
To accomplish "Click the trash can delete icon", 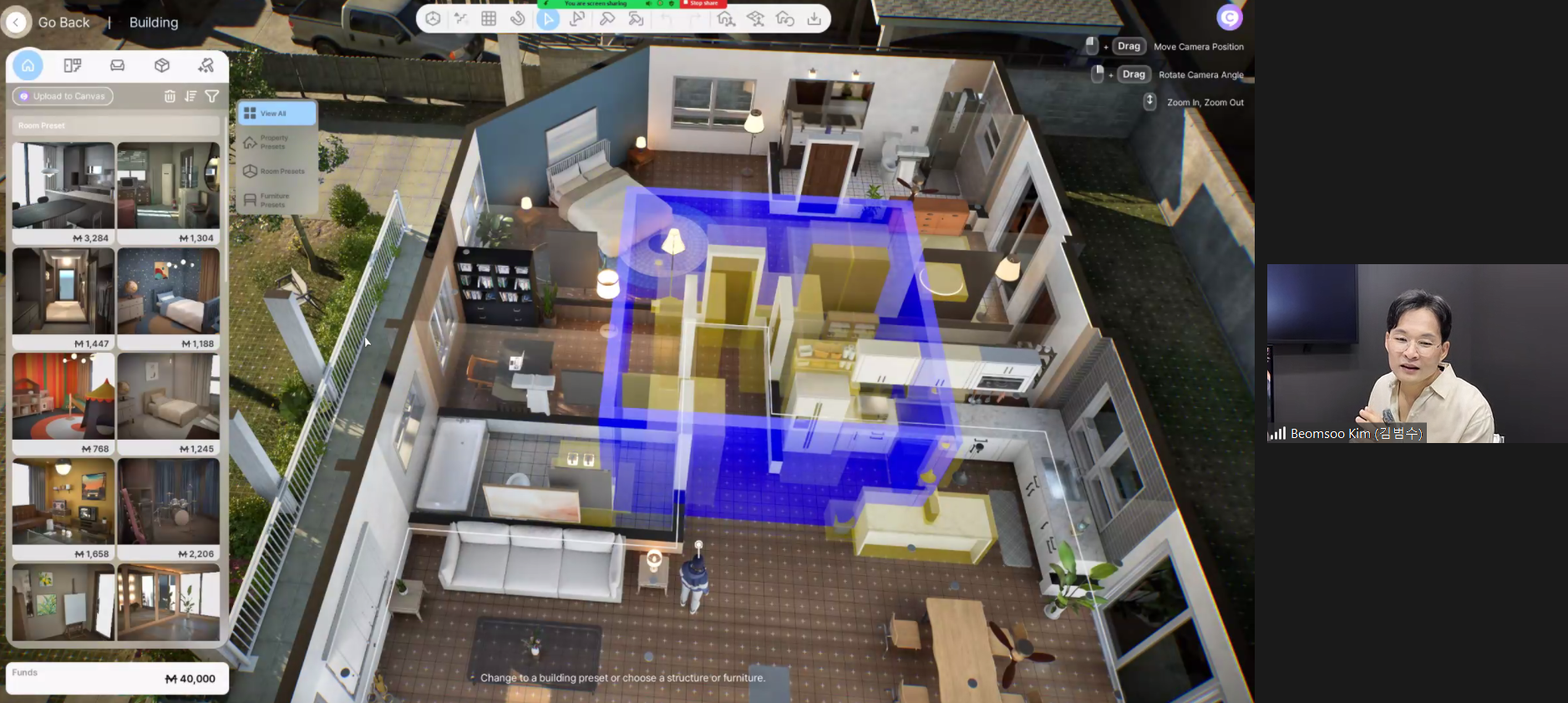I will (170, 96).
